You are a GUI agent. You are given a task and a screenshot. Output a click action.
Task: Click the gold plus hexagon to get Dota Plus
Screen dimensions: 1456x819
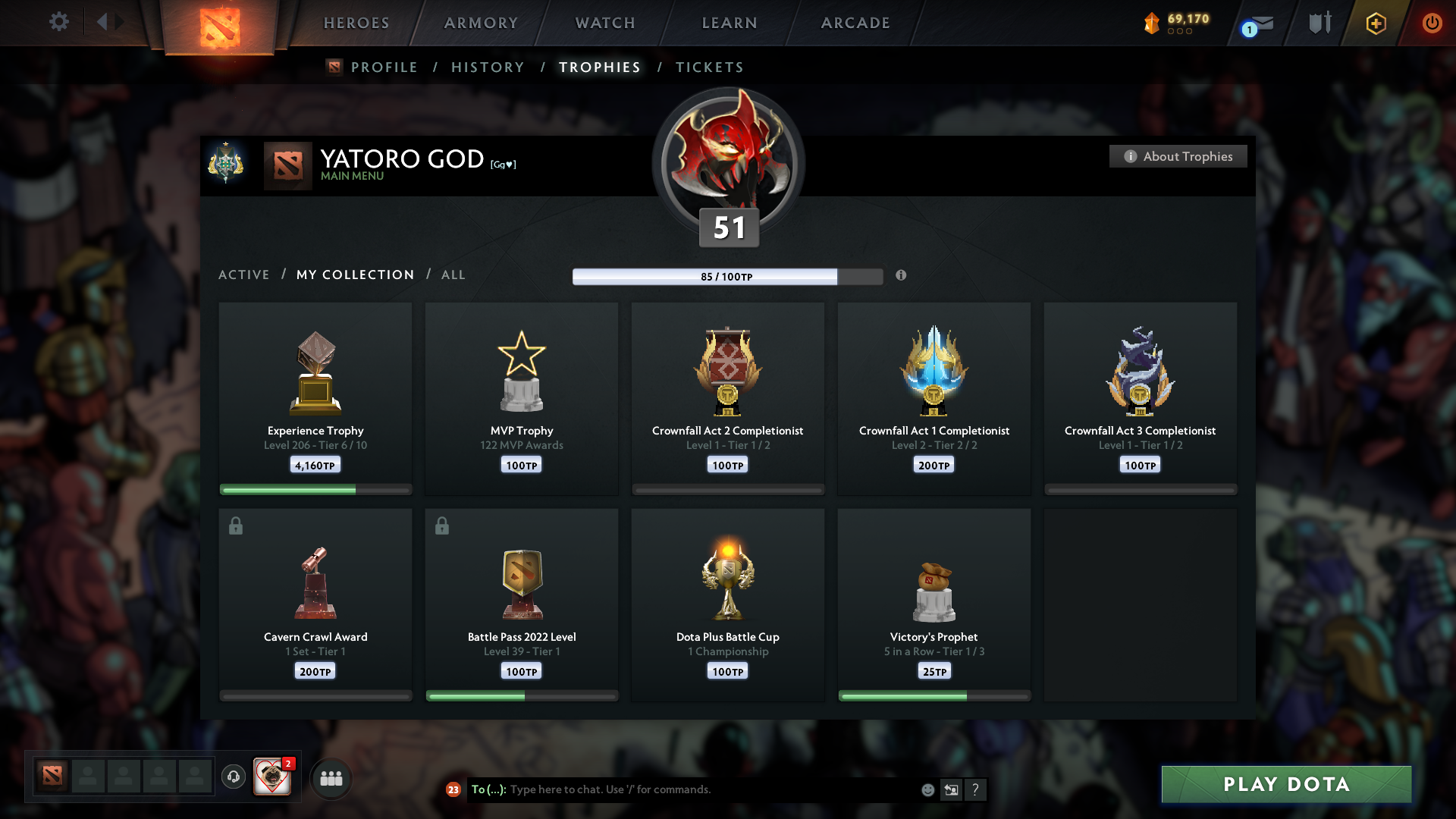click(x=1375, y=24)
